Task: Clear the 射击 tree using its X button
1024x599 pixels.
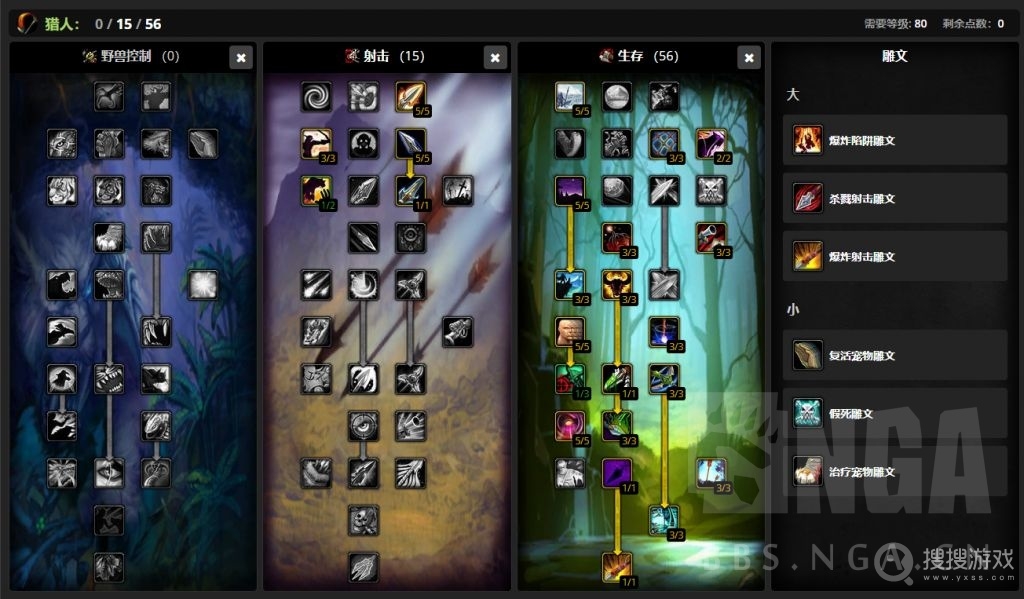Action: pyautogui.click(x=495, y=58)
